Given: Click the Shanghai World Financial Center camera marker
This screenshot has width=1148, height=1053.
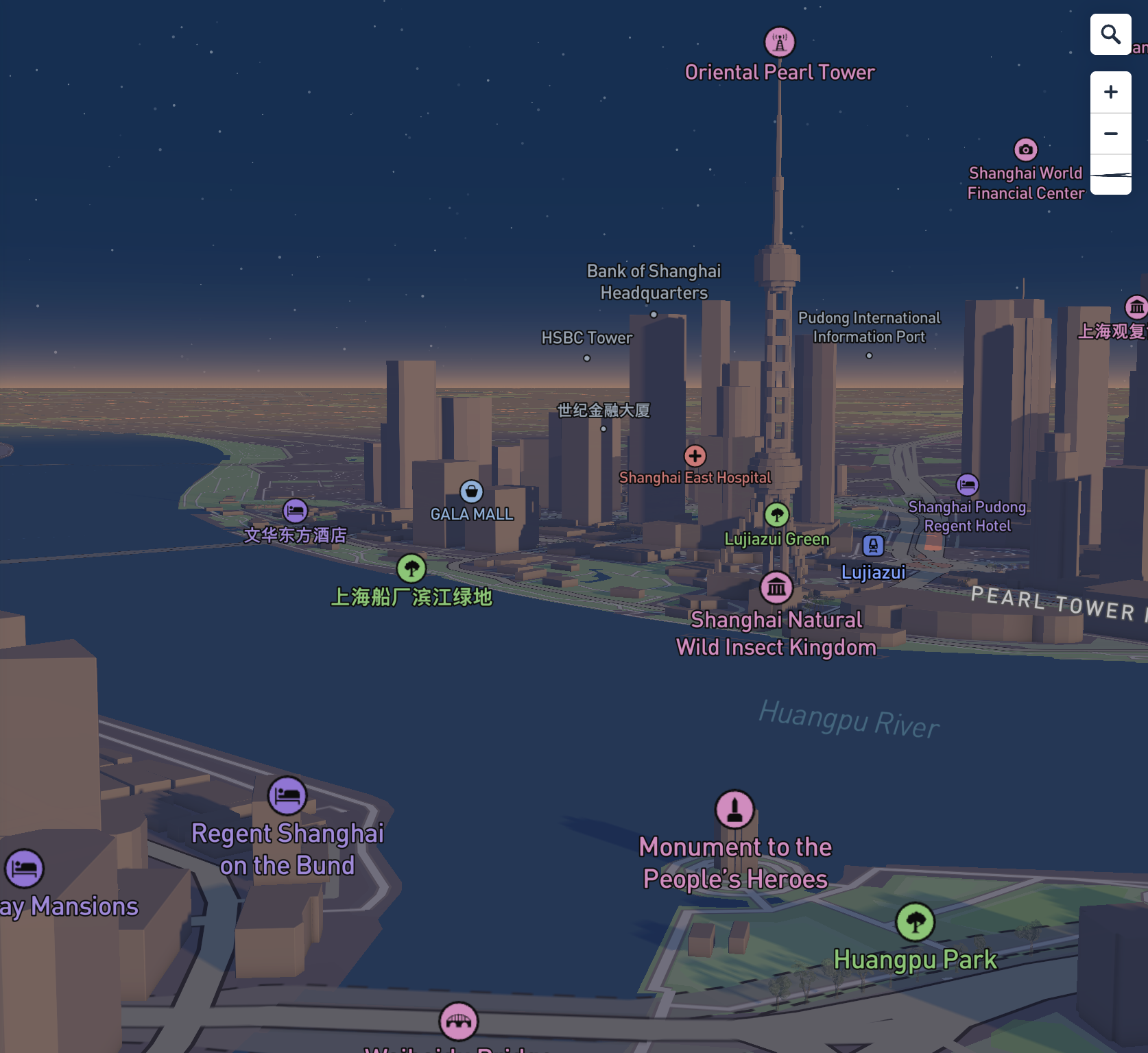Looking at the screenshot, I should click(x=1025, y=149).
